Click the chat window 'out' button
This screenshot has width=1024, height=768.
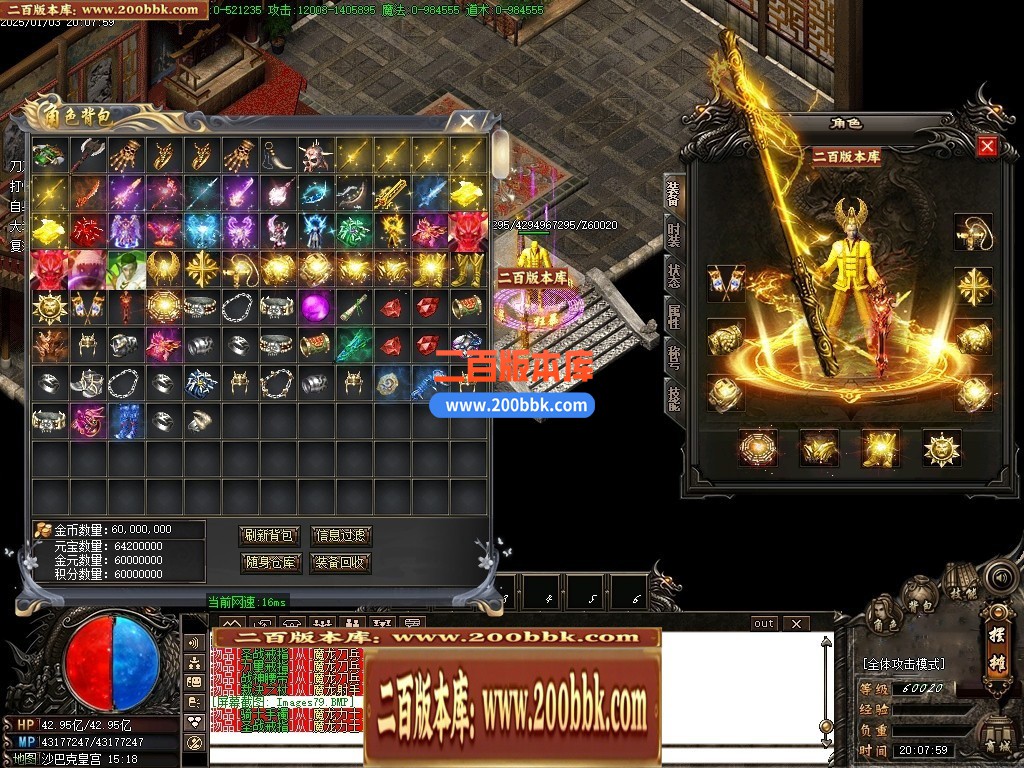[x=764, y=624]
